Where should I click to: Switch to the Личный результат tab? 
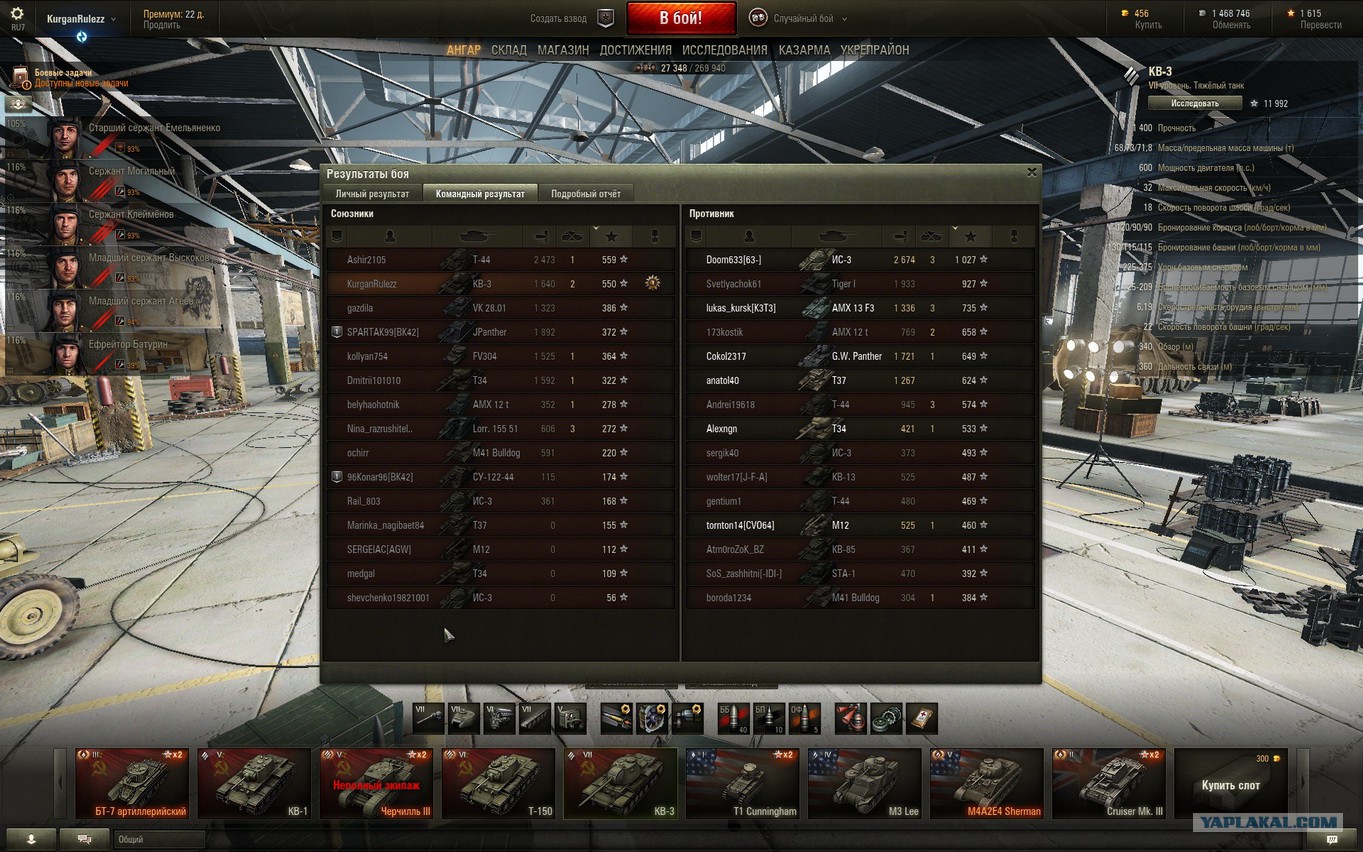tap(372, 194)
